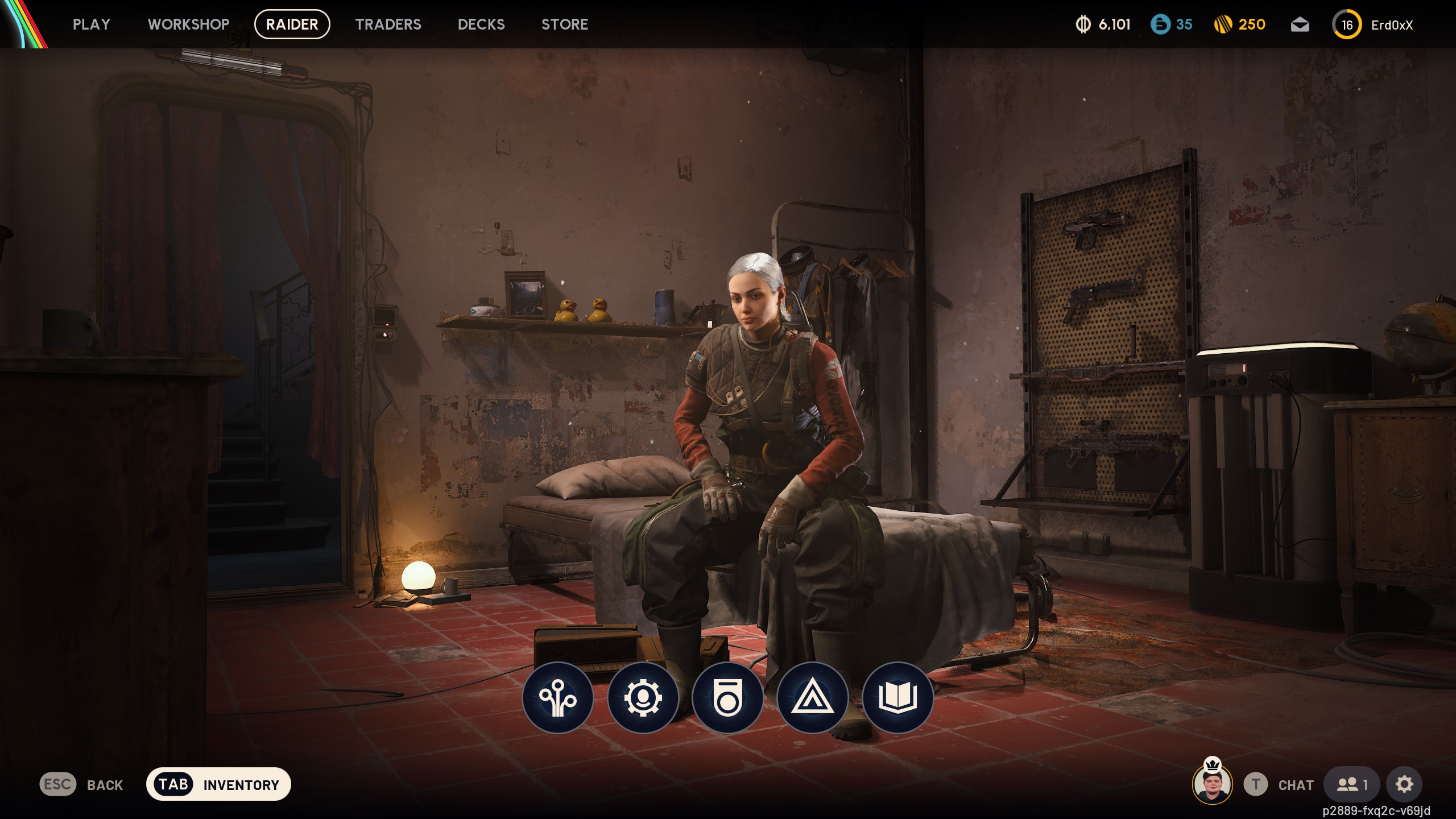Open the Decks tab
Screen dimensions: 1456x819
[x=481, y=24]
